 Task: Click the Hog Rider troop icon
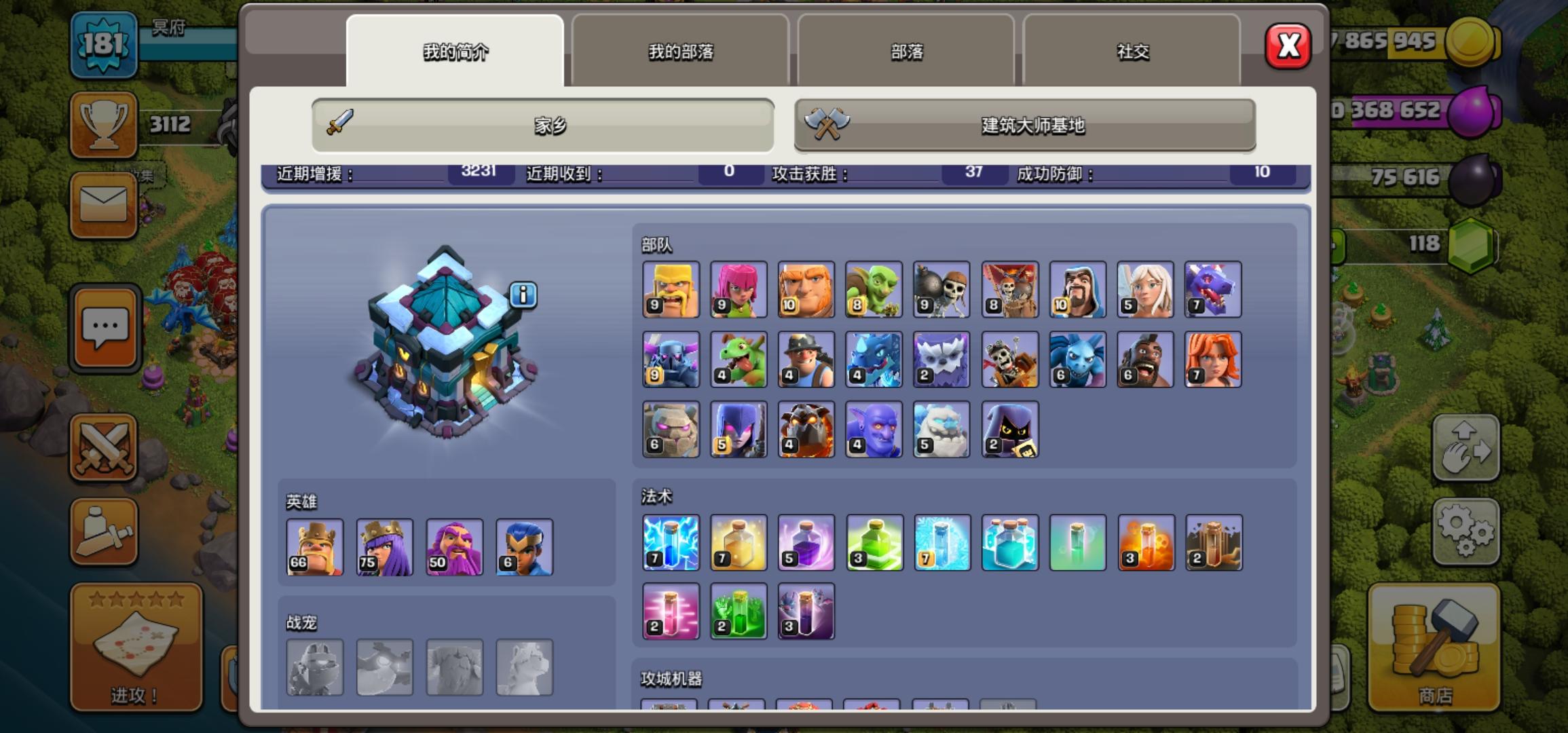[1145, 358]
